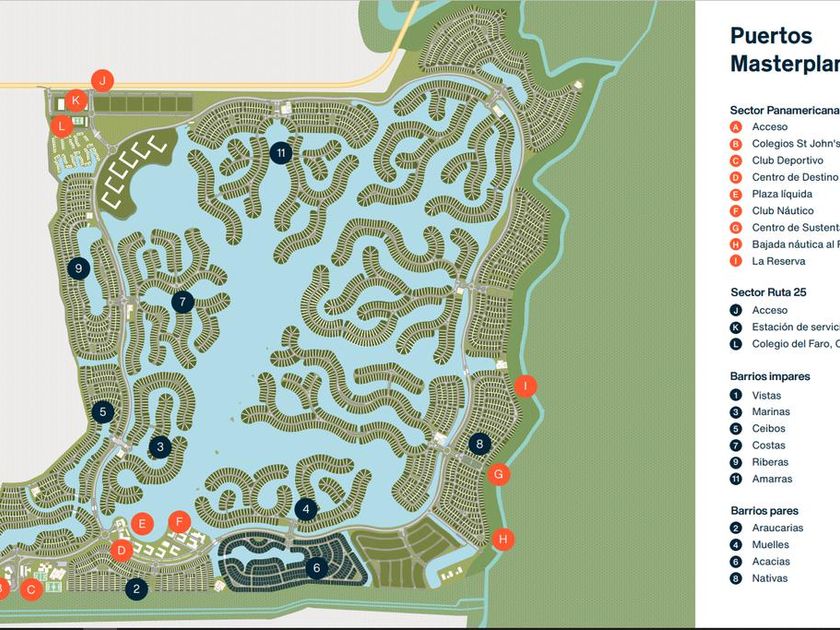The image size is (840, 630).
Task: Click the orange G marker on the map
Action: 497,474
